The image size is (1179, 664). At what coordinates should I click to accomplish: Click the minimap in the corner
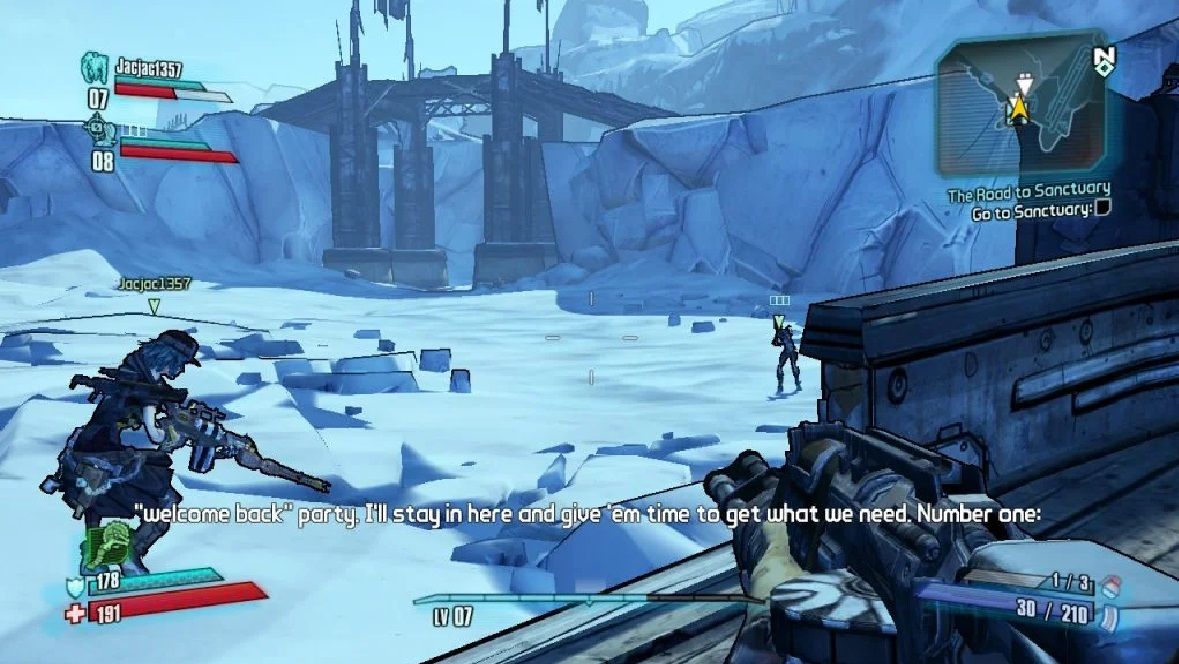click(1020, 105)
